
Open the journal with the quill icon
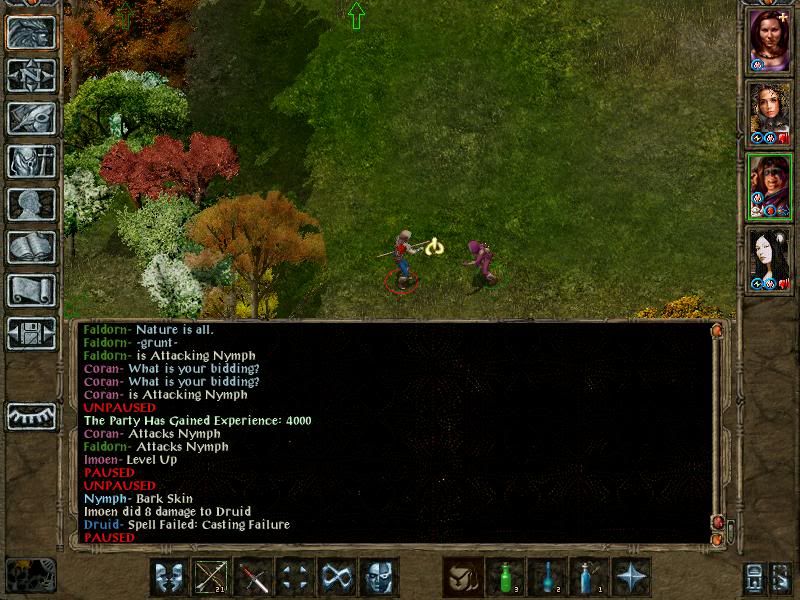pos(31,118)
